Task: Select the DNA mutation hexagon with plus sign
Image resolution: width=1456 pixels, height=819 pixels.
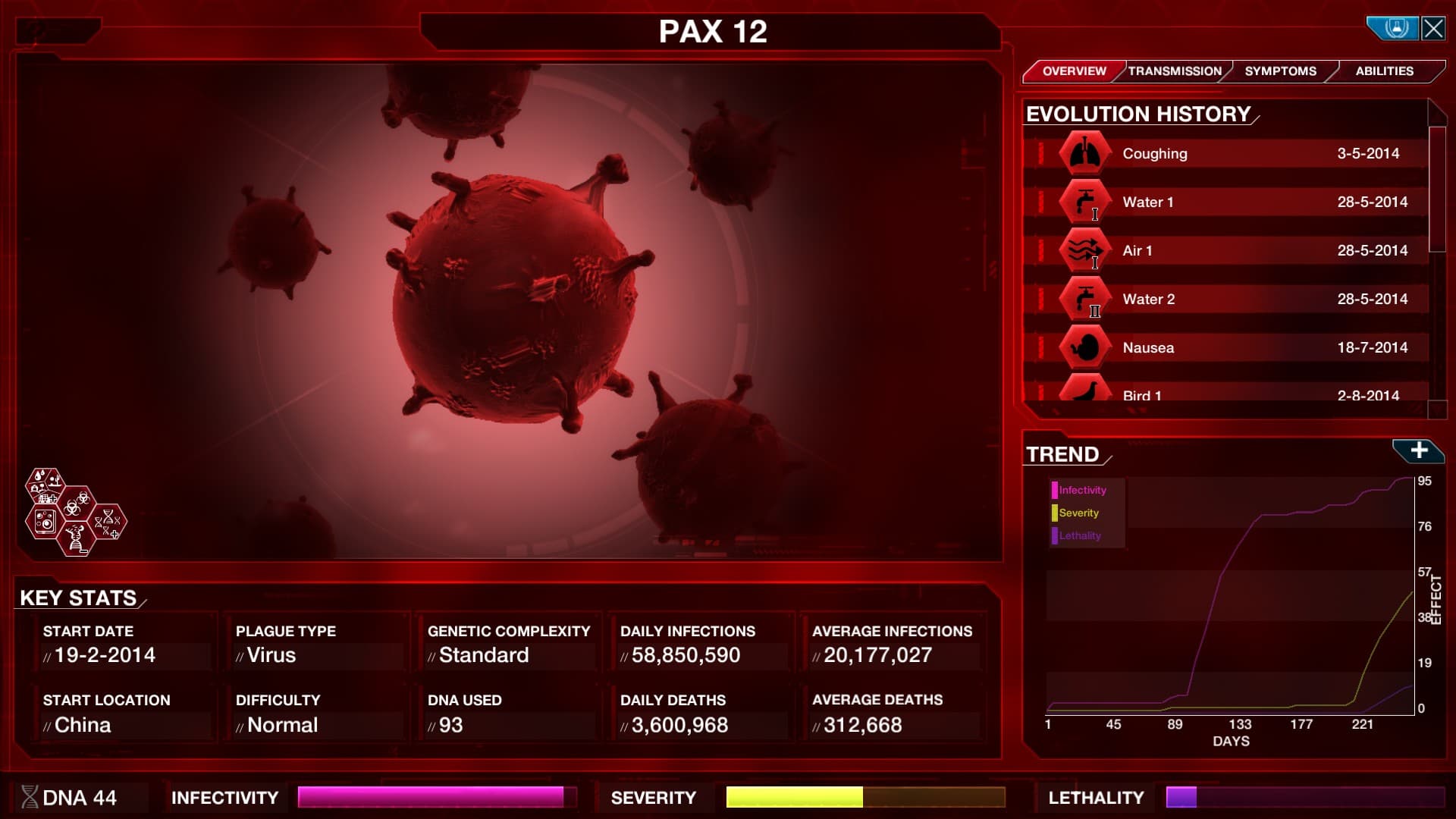Action: (x=108, y=523)
